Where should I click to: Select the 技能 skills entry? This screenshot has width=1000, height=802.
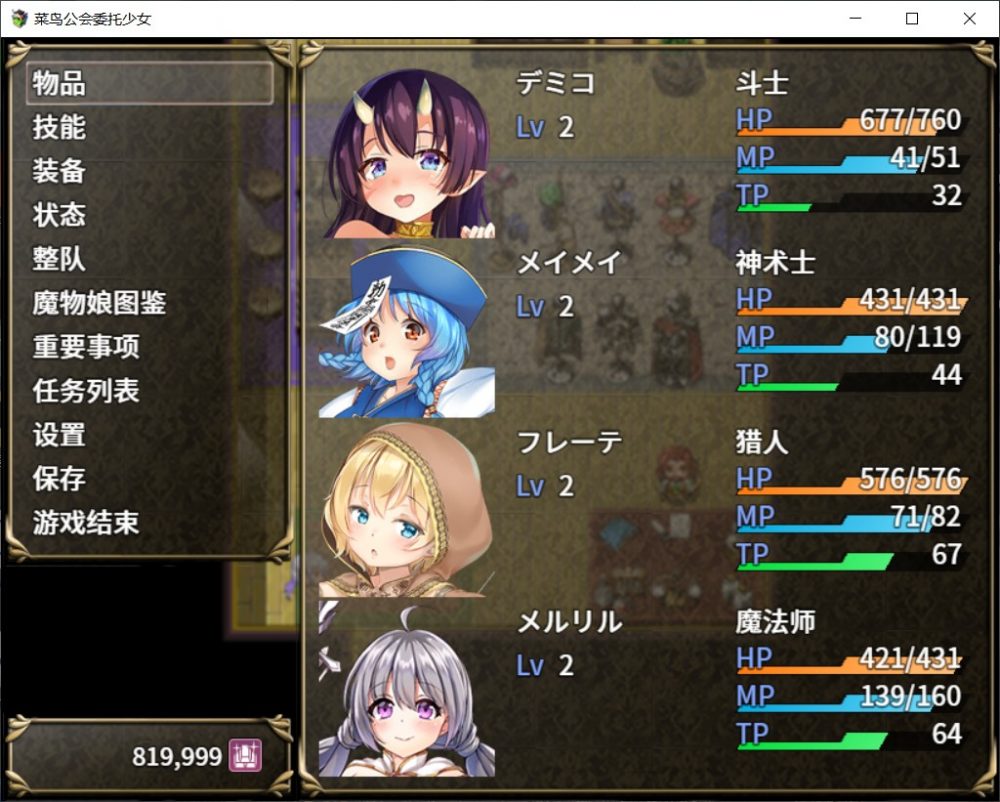150,128
